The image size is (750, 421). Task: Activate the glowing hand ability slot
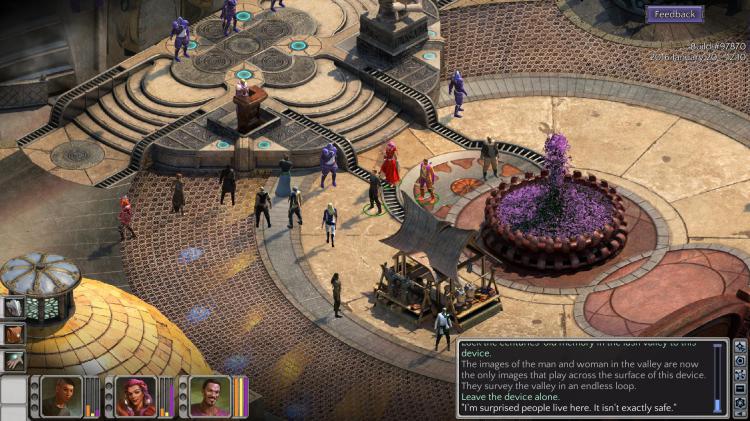click(x=14, y=361)
